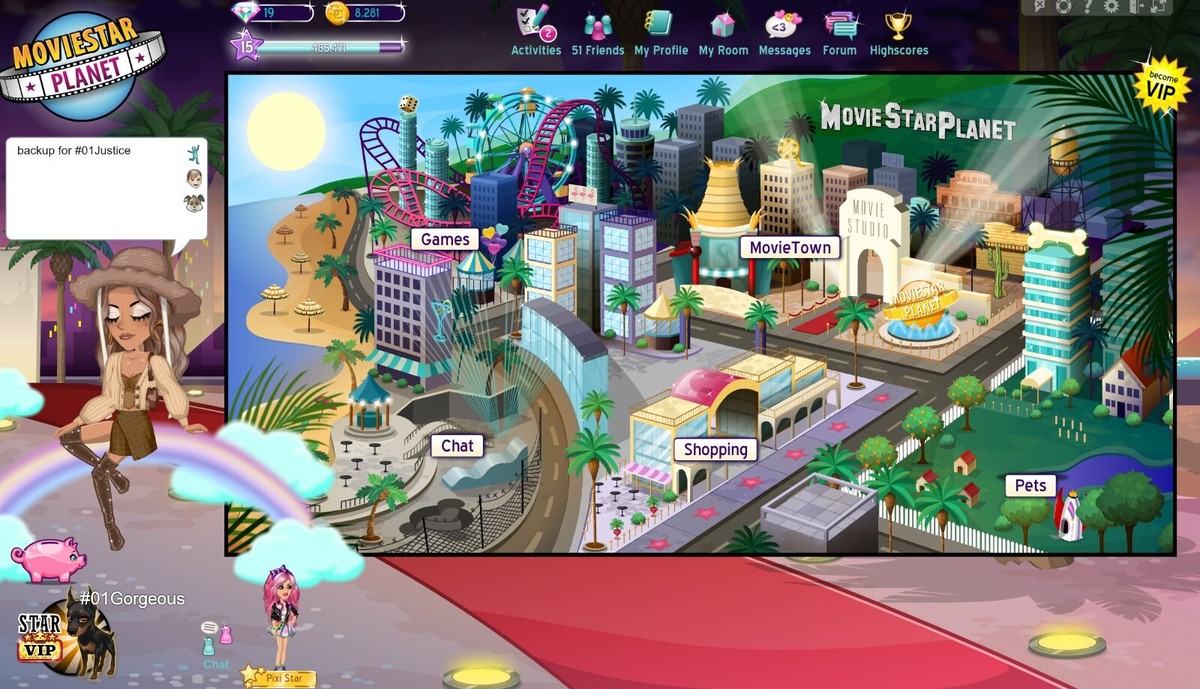Go to My Profile
Image resolution: width=1200 pixels, height=689 pixels.
click(x=660, y=32)
